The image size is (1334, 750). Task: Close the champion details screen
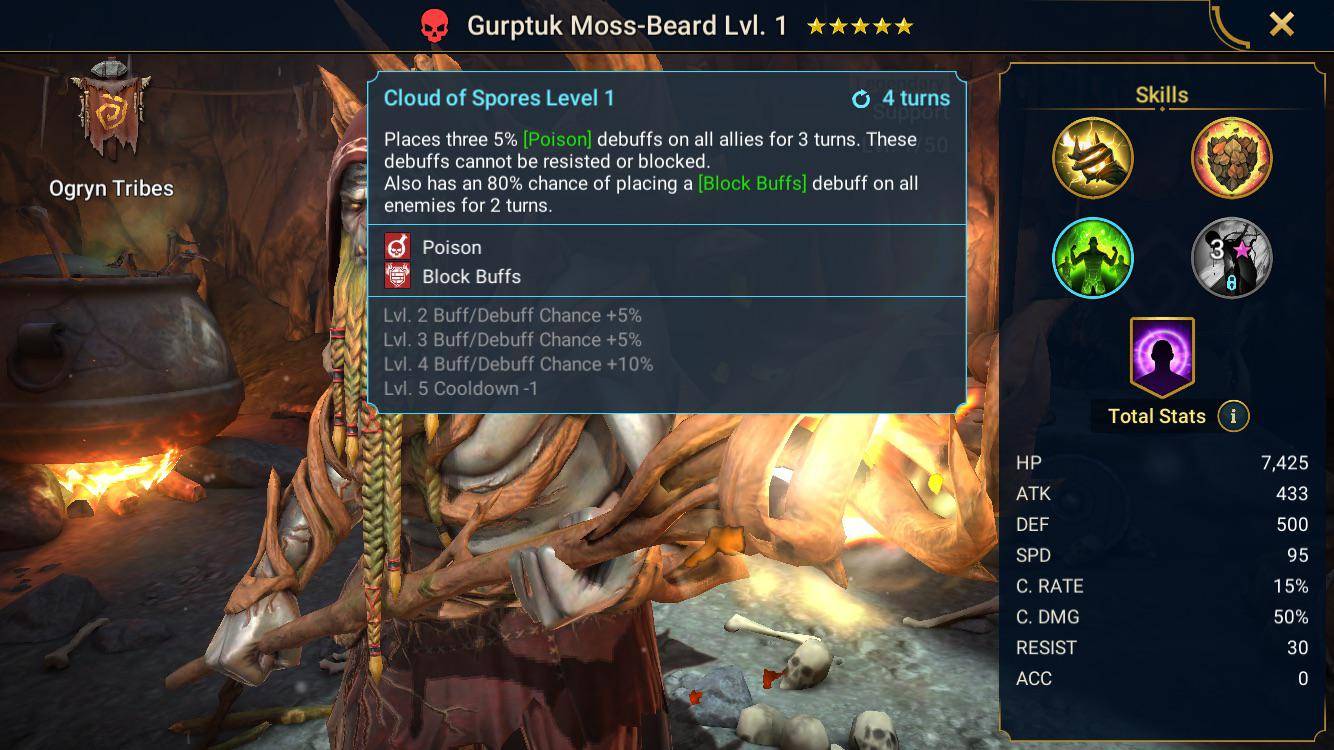[1281, 25]
